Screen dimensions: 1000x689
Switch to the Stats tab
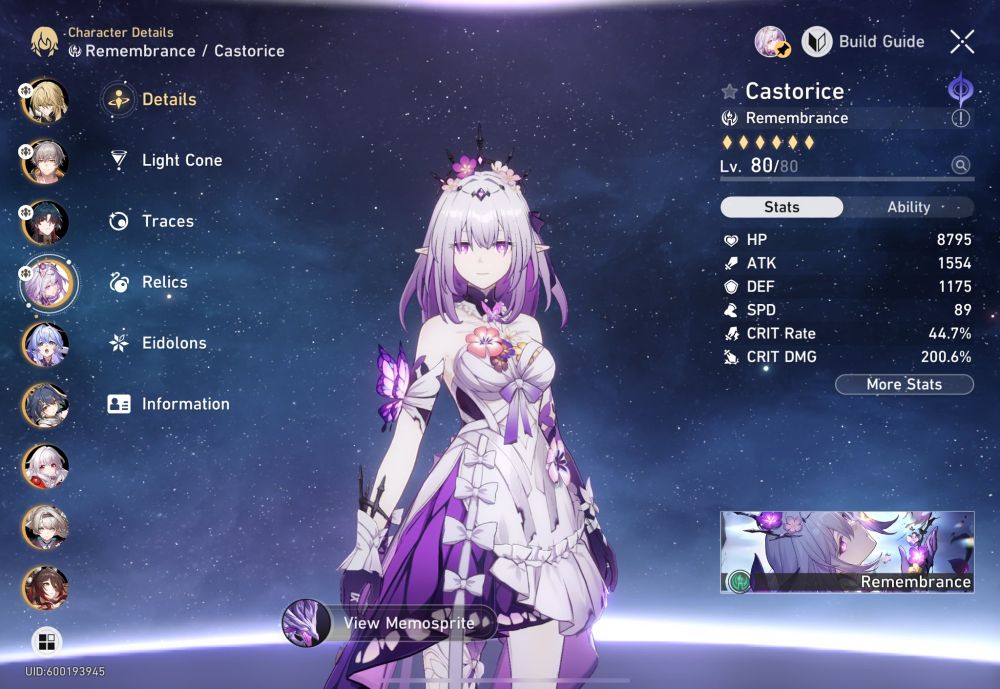[x=781, y=207]
